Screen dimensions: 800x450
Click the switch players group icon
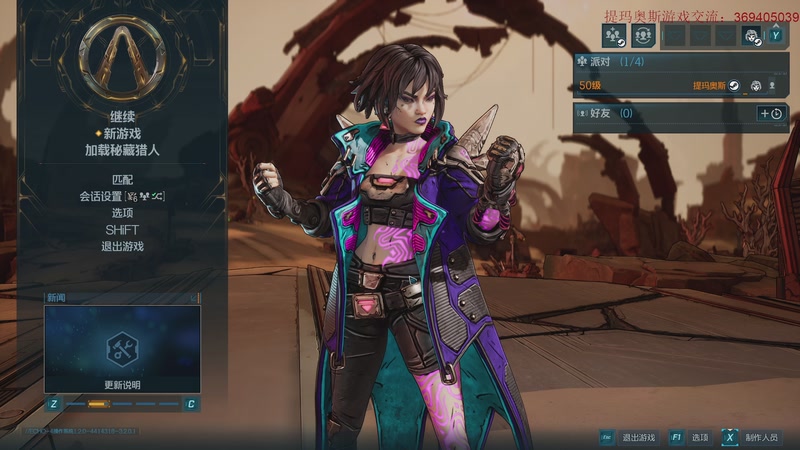[642, 36]
